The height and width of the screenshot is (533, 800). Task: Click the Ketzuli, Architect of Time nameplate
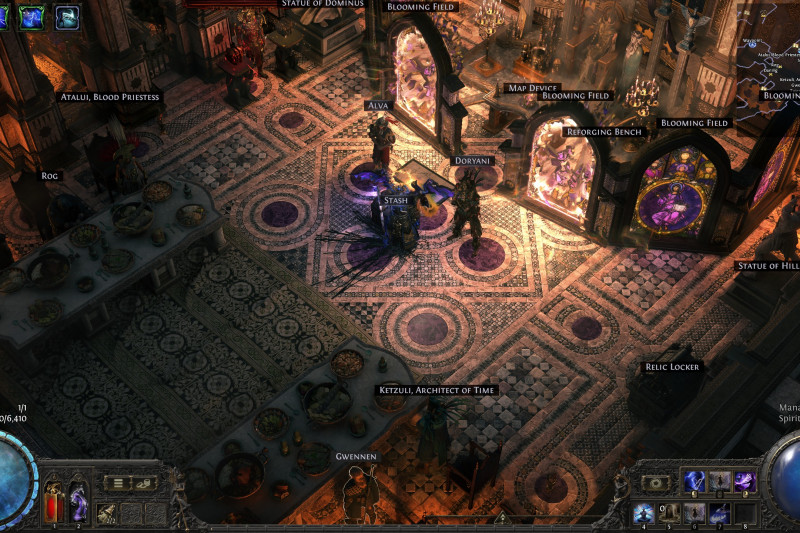(x=437, y=390)
